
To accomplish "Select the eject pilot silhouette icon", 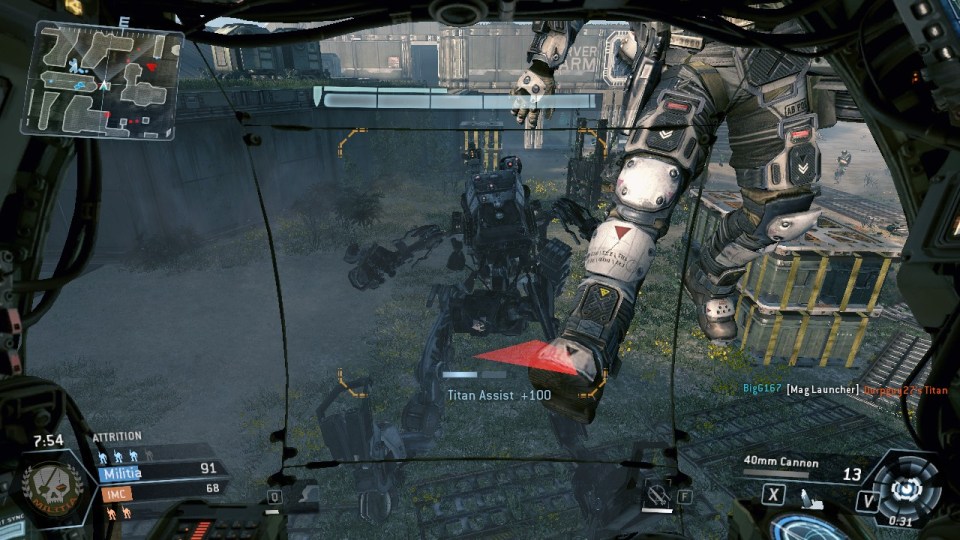I will pyautogui.click(x=812, y=499).
